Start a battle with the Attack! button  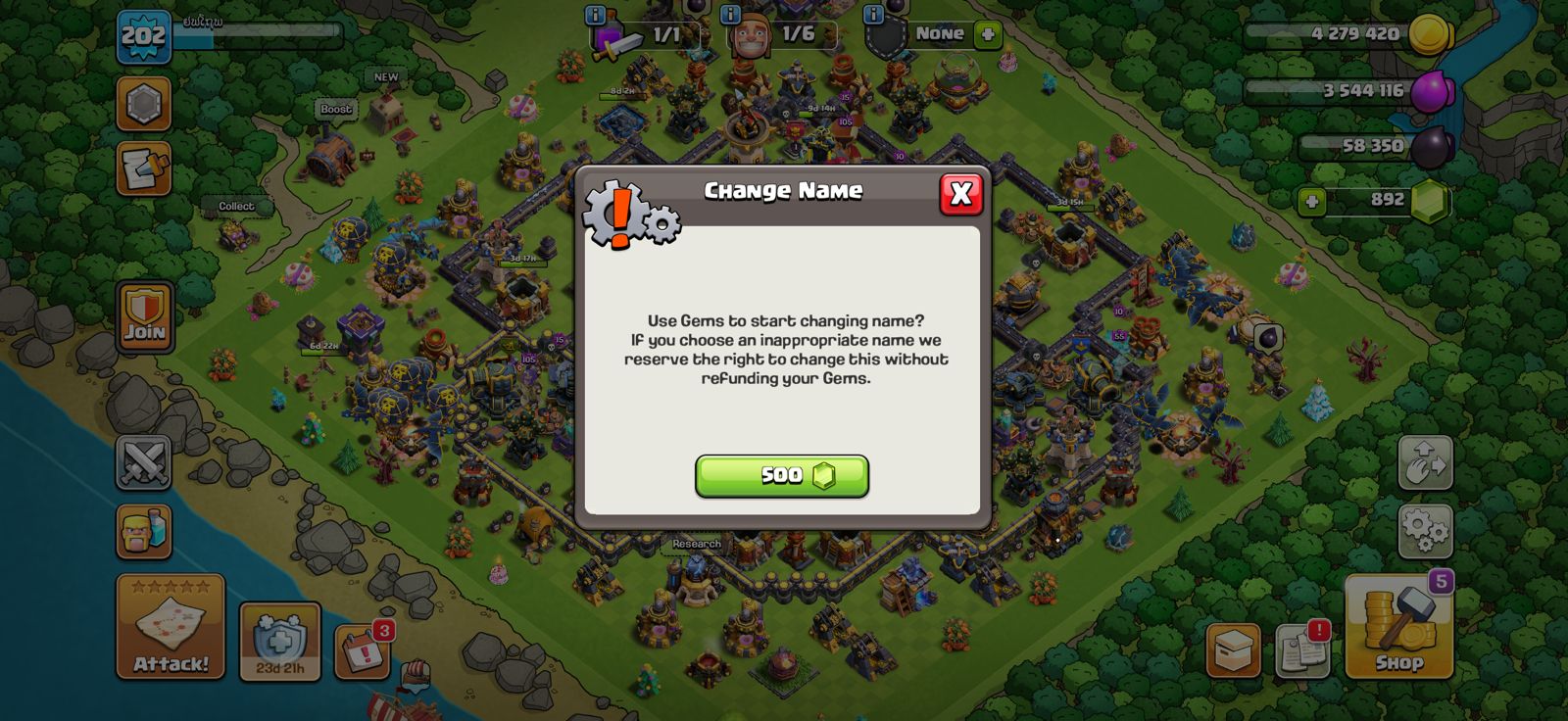(x=170, y=627)
